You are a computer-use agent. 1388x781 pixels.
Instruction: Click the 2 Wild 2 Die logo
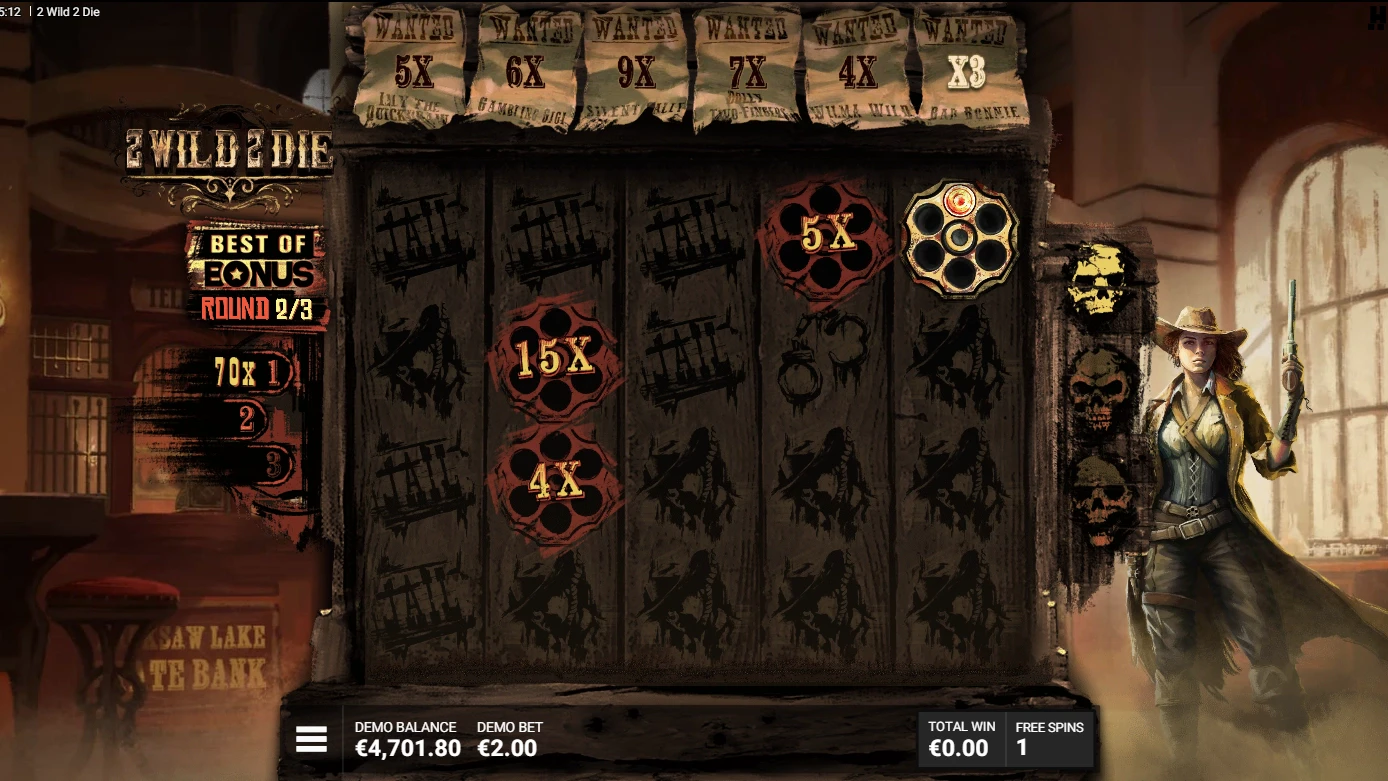click(228, 150)
